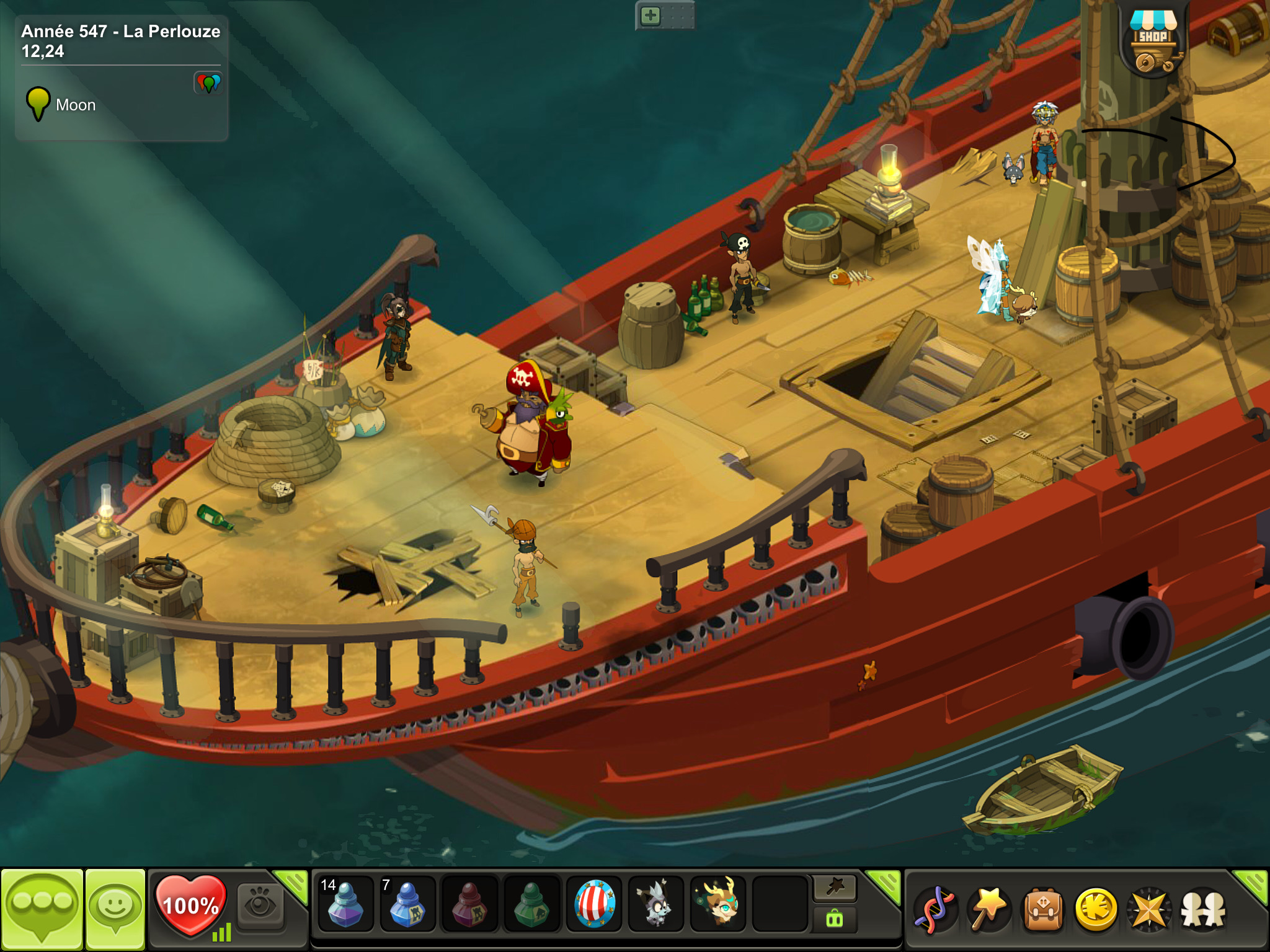Open the gold kama coin marketplace

1096,910
